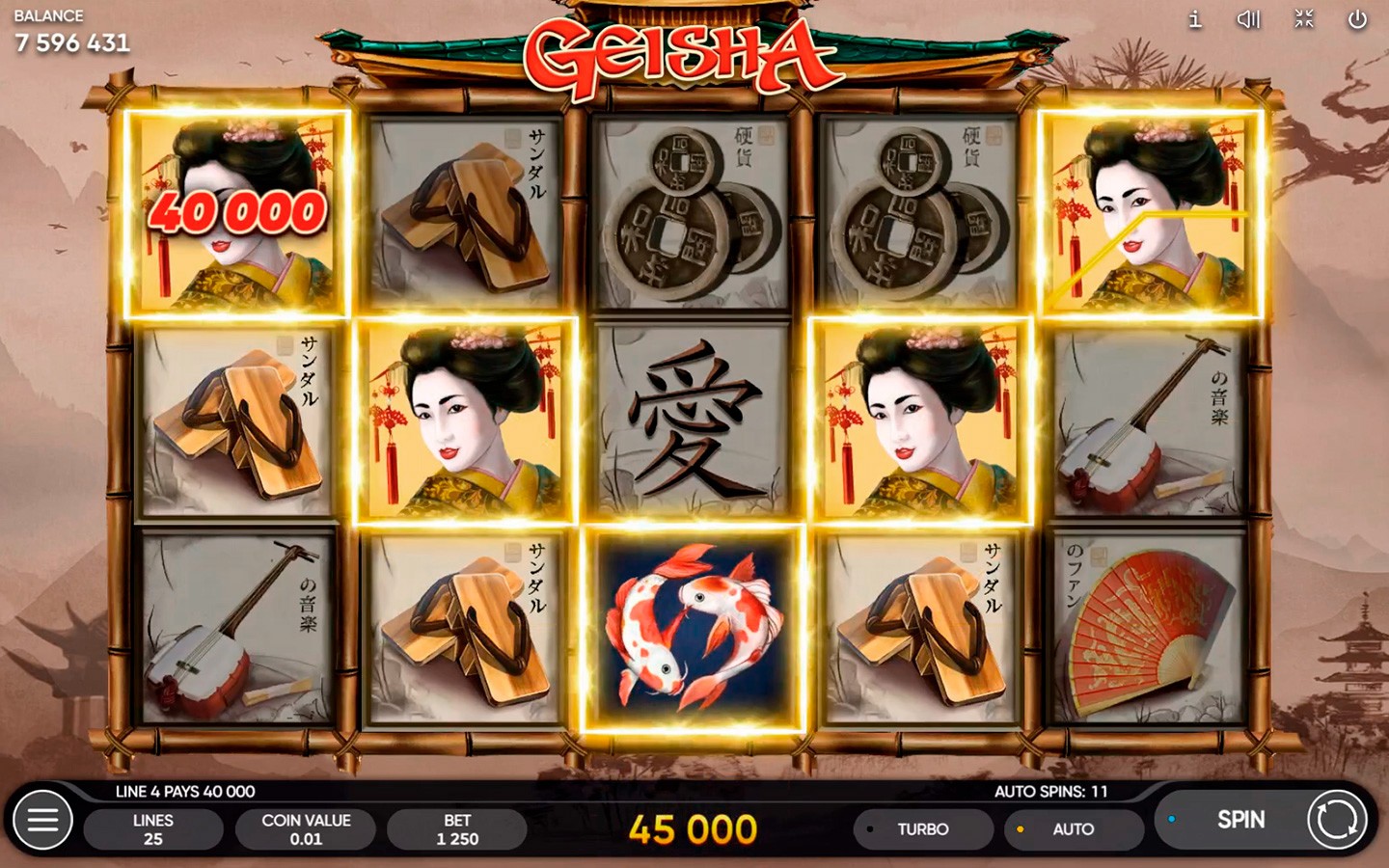1389x868 pixels.
Task: Open the Bet 1 250 selector
Action: point(457,829)
